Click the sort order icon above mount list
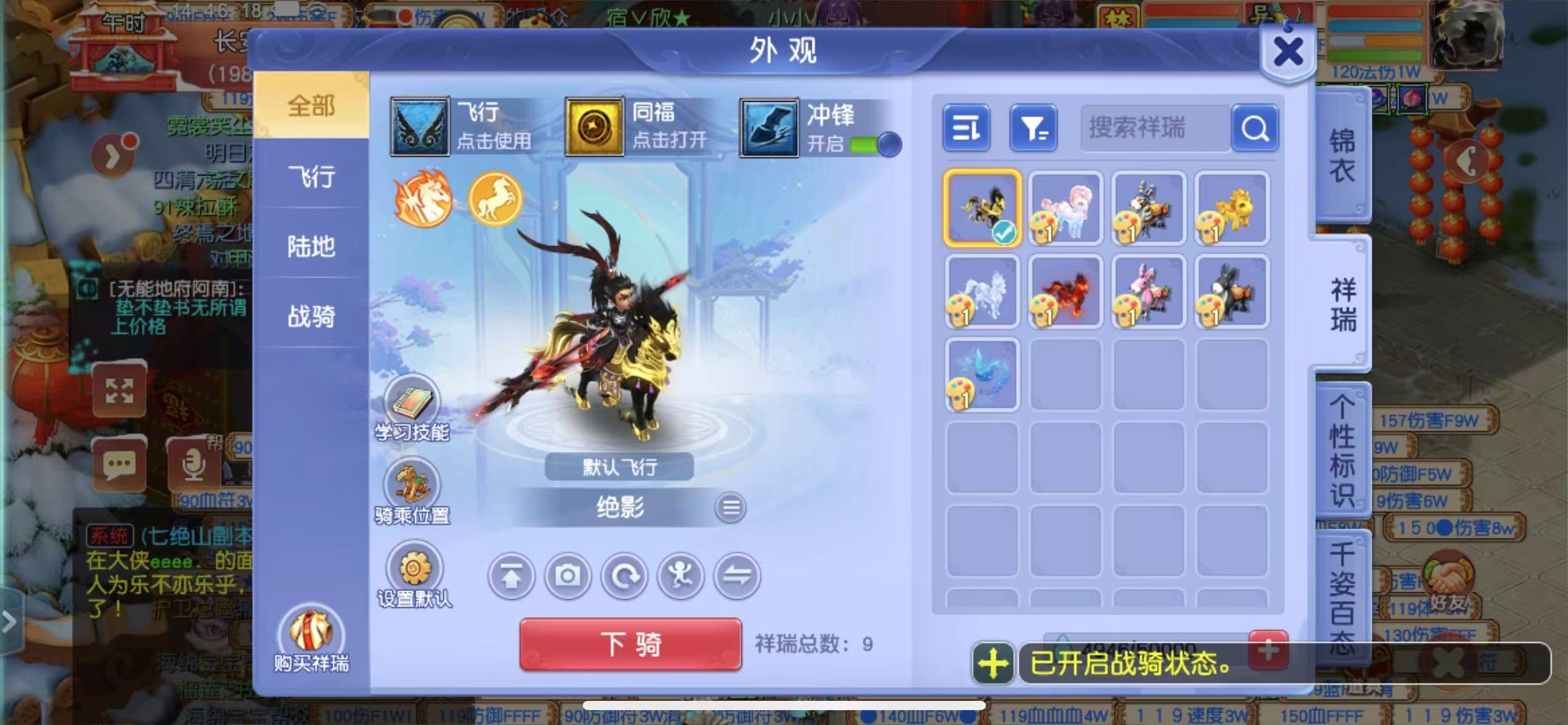Image resolution: width=1568 pixels, height=725 pixels. [x=966, y=128]
